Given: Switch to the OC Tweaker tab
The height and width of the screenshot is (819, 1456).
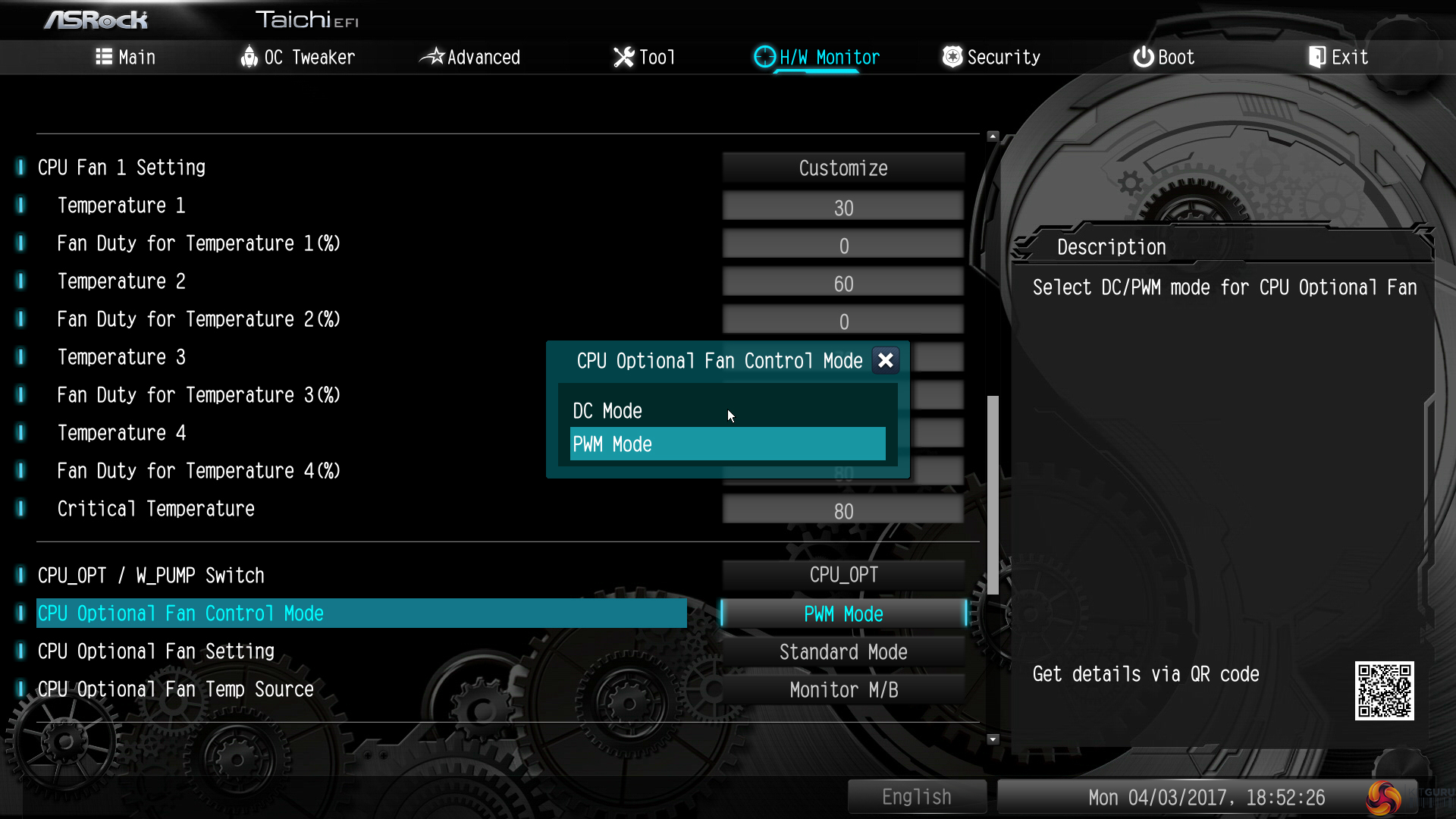Looking at the screenshot, I should (298, 58).
